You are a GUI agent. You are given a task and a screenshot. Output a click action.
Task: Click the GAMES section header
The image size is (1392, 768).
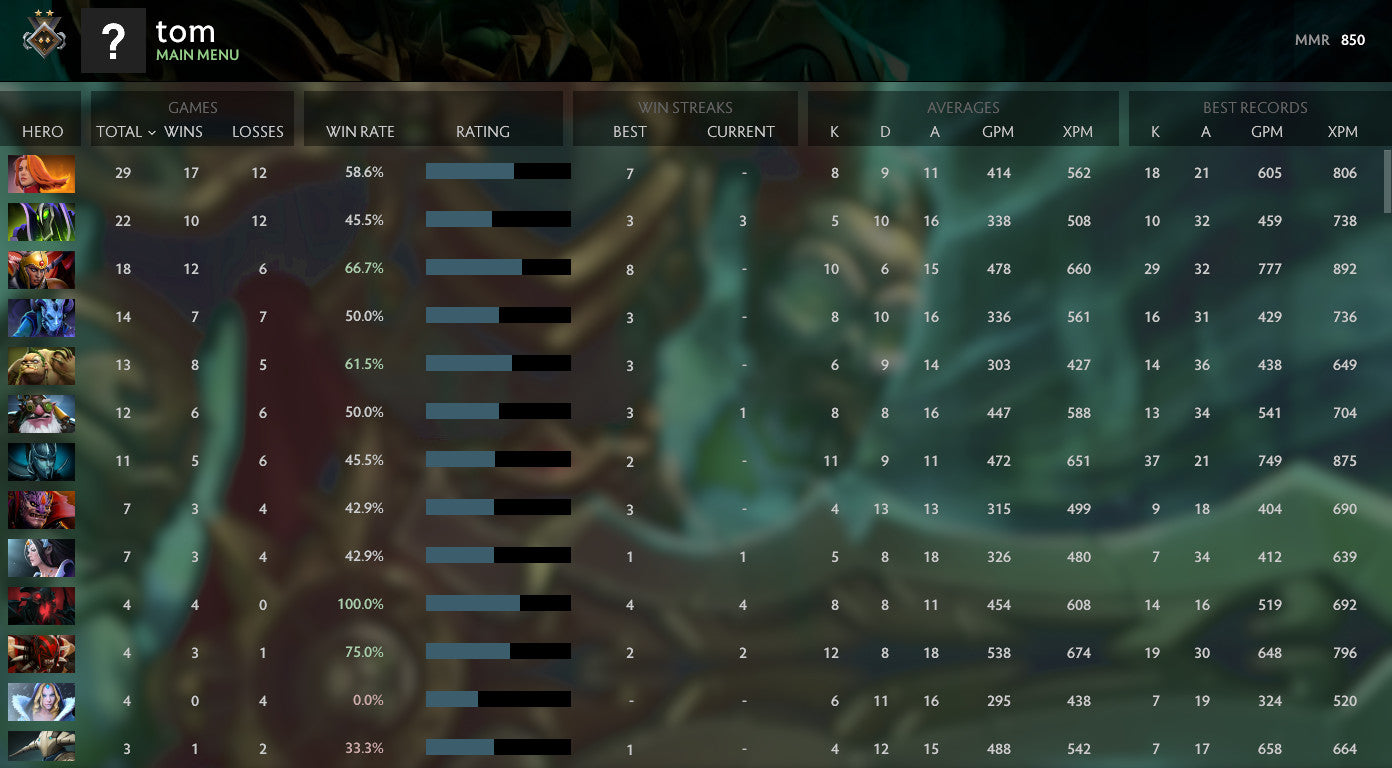tap(192, 108)
